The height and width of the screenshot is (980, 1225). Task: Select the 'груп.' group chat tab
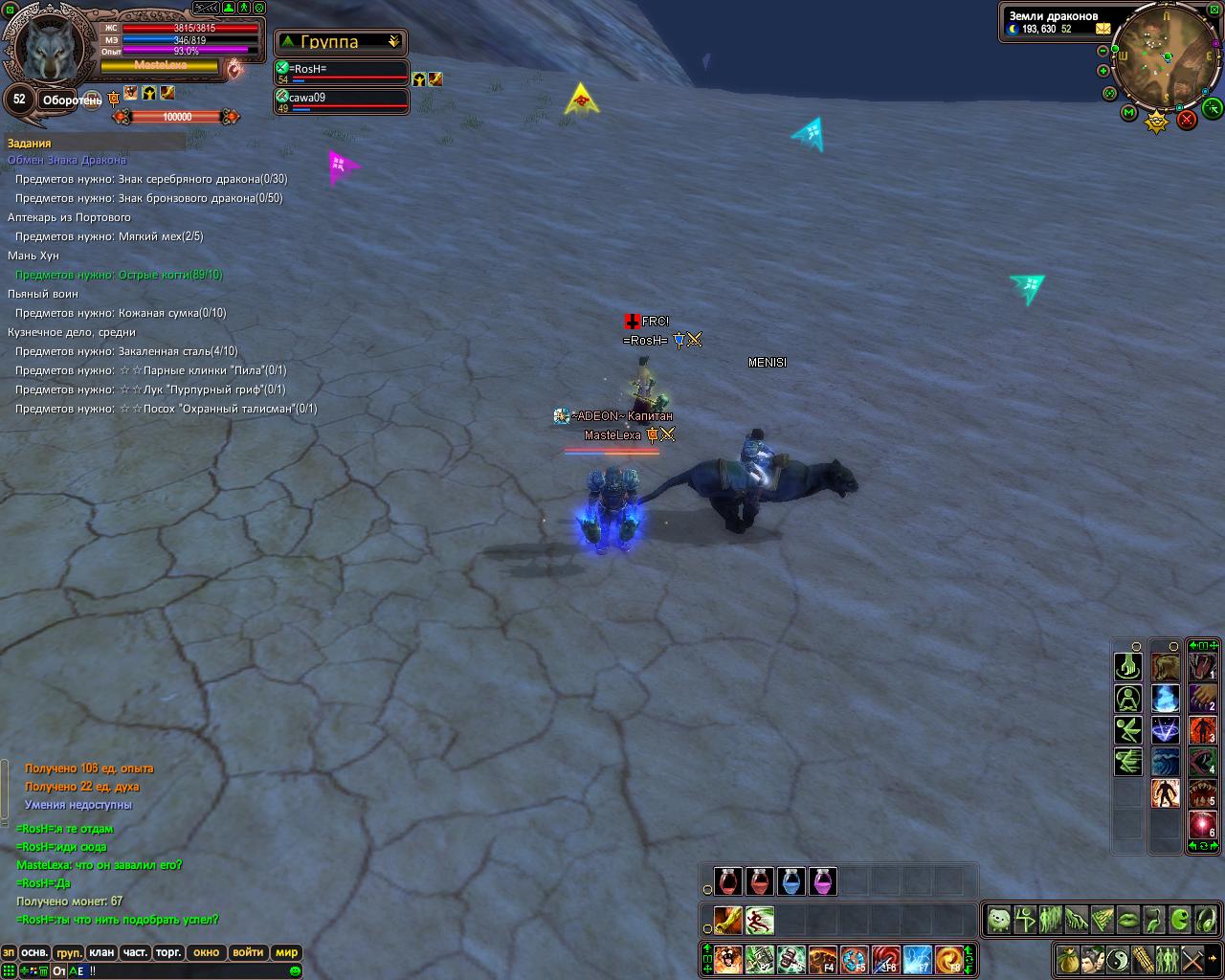69,953
